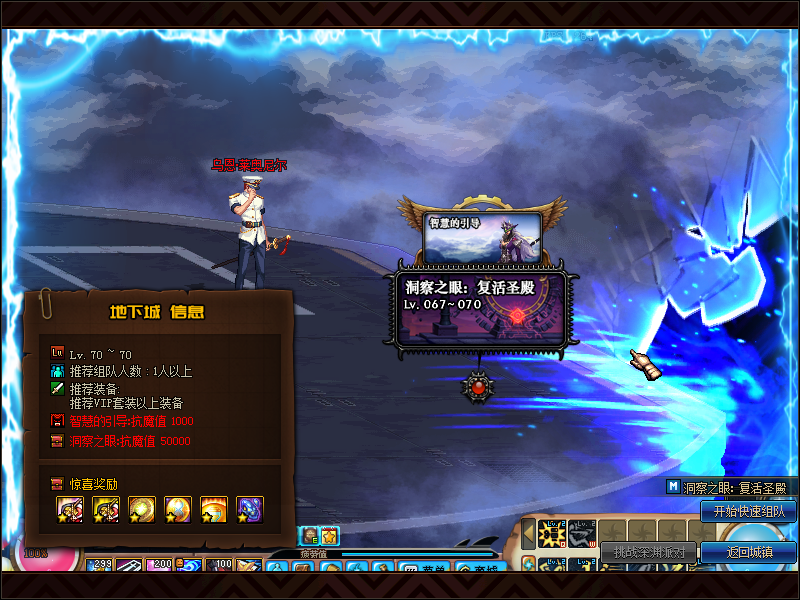Activate the gray kick skill icon
Image resolution: width=800 pixels, height=600 pixels.
click(582, 535)
